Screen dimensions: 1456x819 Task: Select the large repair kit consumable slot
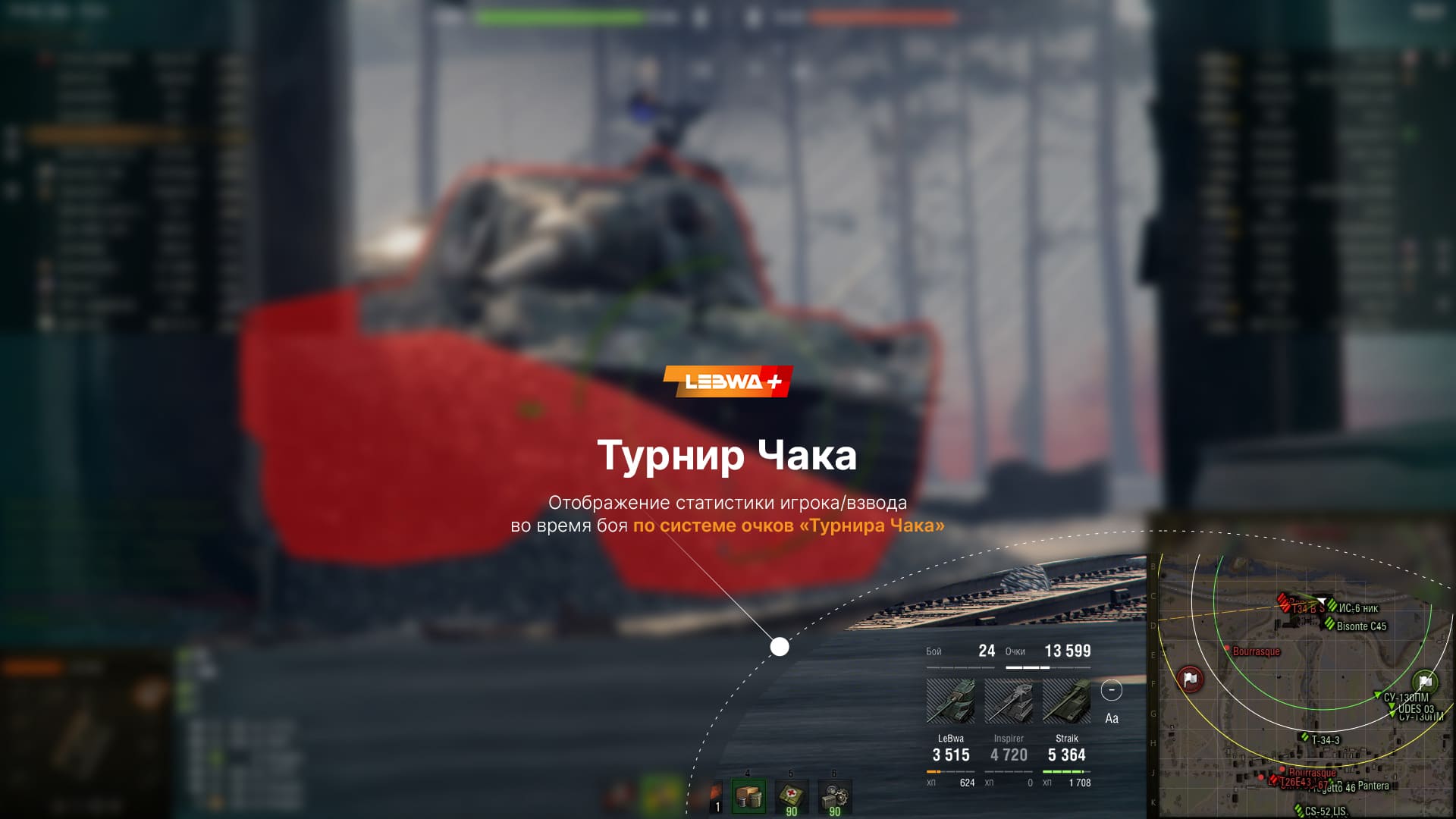point(748,797)
